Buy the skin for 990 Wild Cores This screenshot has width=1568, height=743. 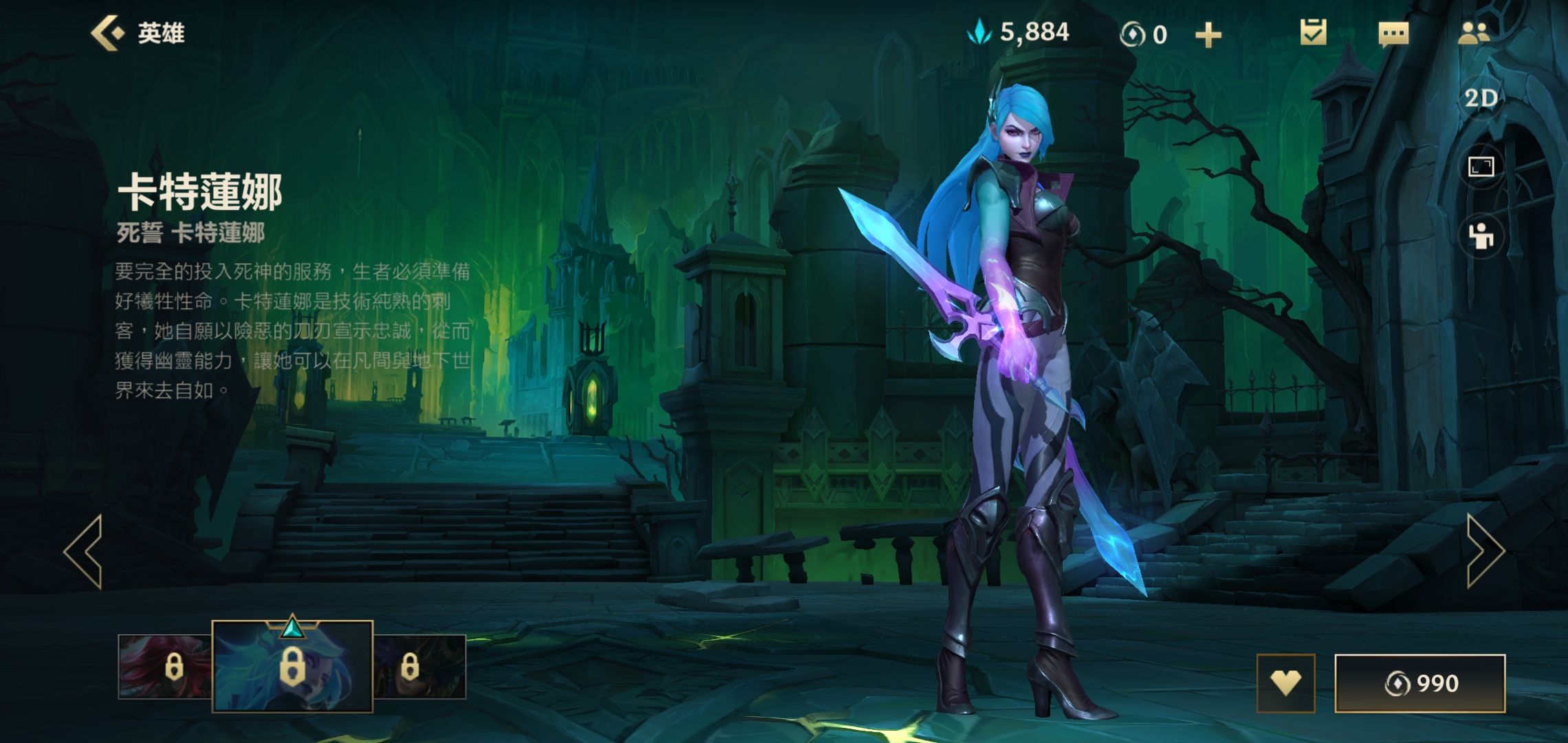pos(1419,683)
